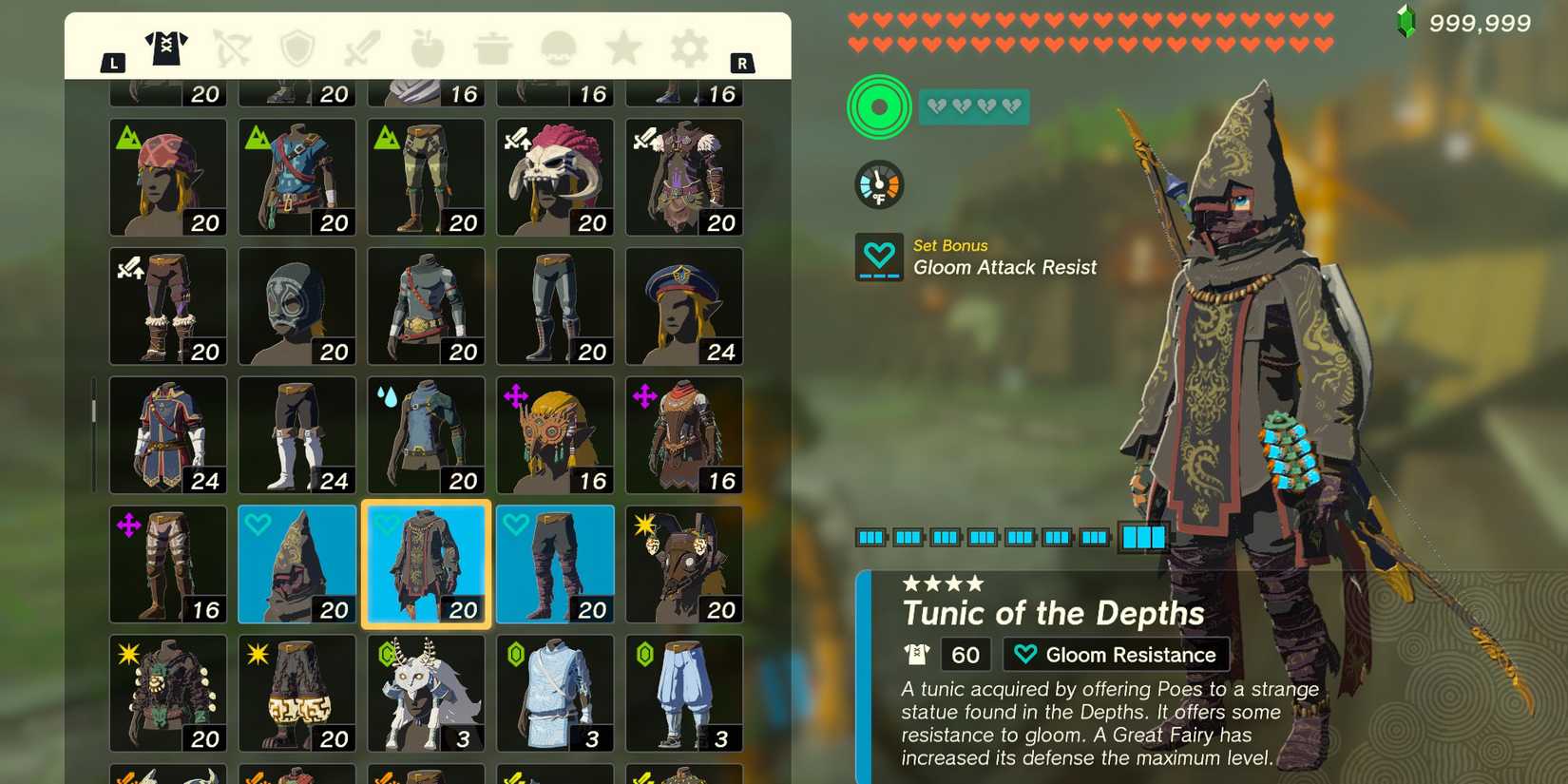Image resolution: width=1568 pixels, height=784 pixels.
Task: Click the temperature gauge indicator
Action: [878, 182]
